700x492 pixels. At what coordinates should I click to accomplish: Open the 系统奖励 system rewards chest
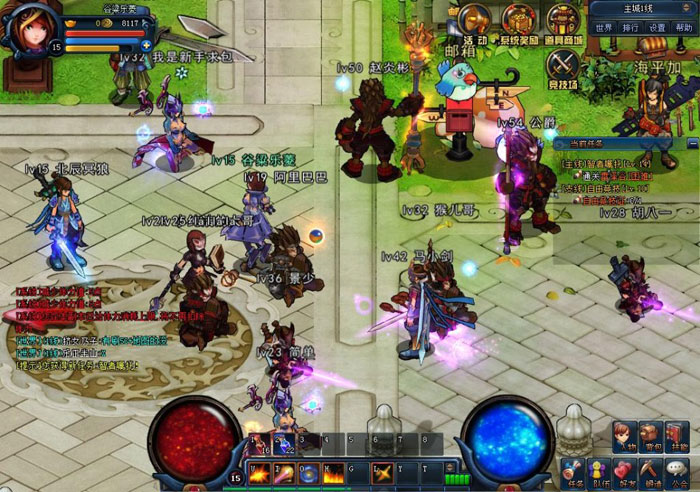point(517,19)
